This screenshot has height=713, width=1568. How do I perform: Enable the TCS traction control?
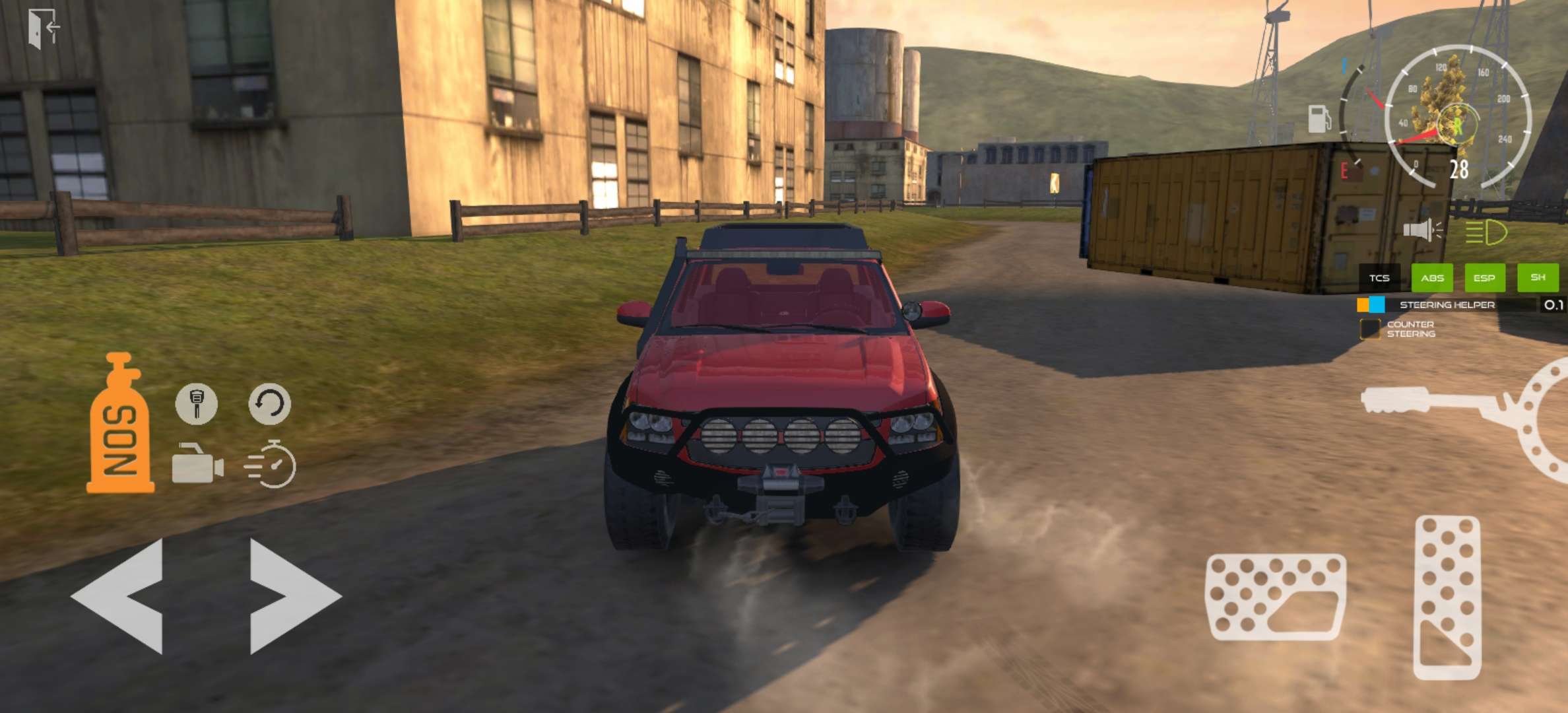[1380, 278]
